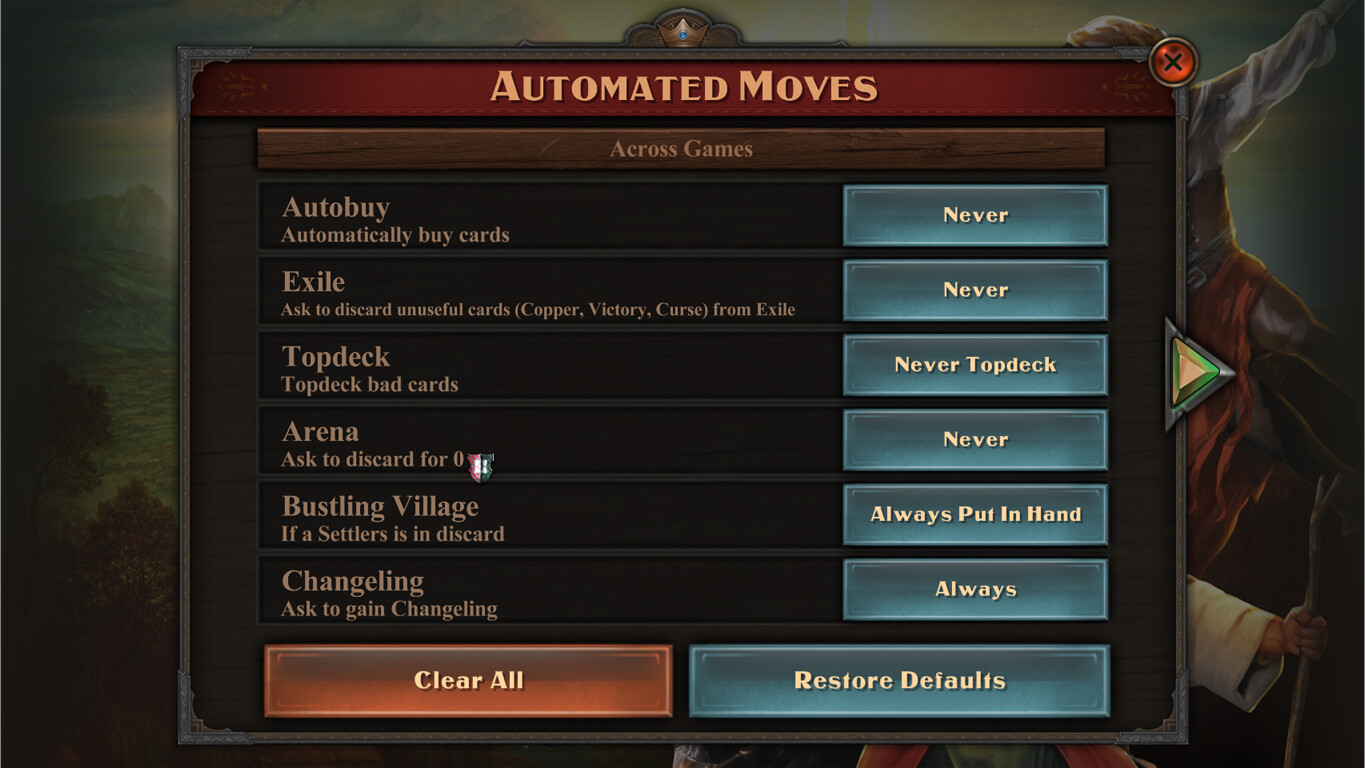The height and width of the screenshot is (768, 1365).
Task: Click the Exile row heading
Action: click(312, 282)
